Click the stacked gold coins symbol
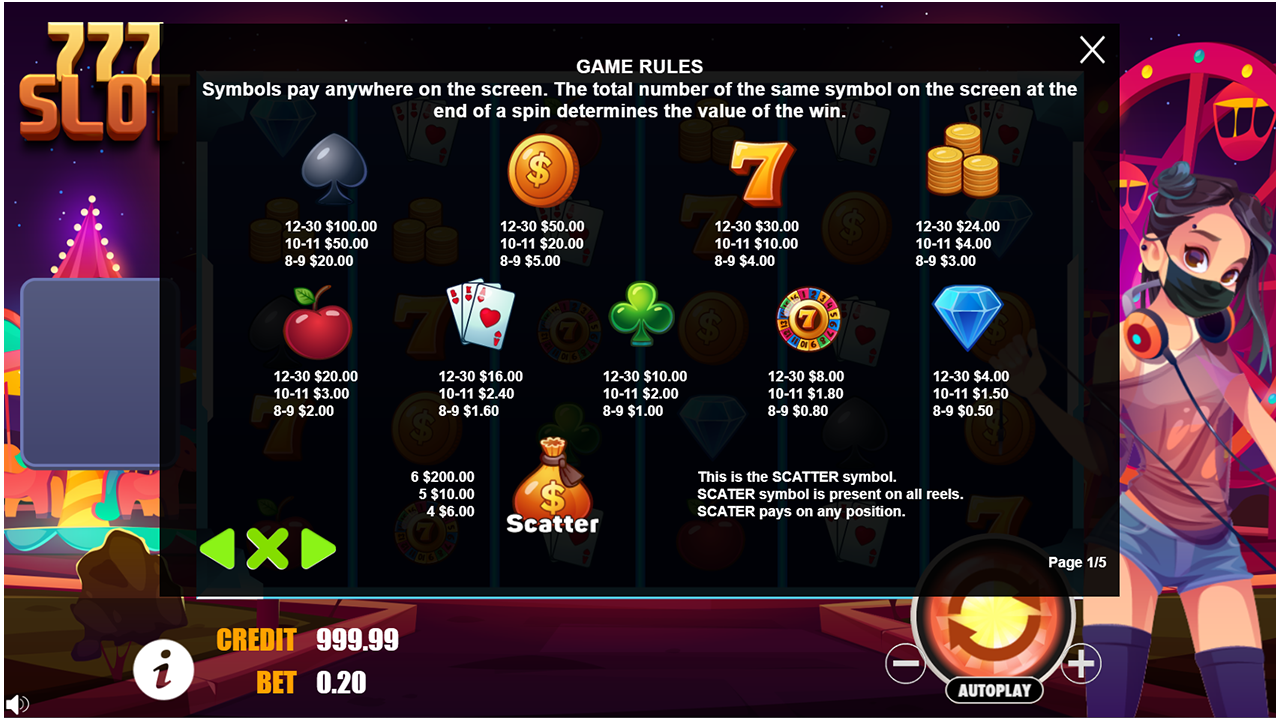The height and width of the screenshot is (720, 1280). pyautogui.click(x=963, y=165)
